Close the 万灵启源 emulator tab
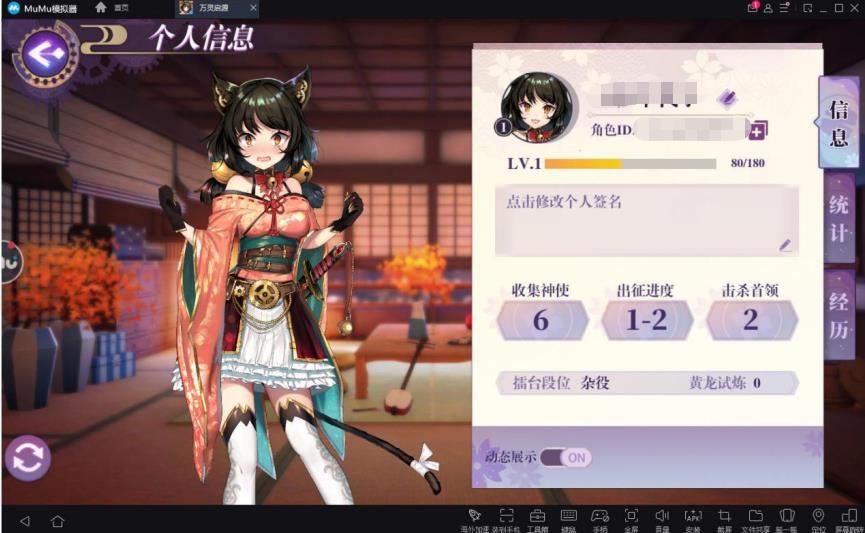Image resolution: width=865 pixels, height=533 pixels. (252, 8)
